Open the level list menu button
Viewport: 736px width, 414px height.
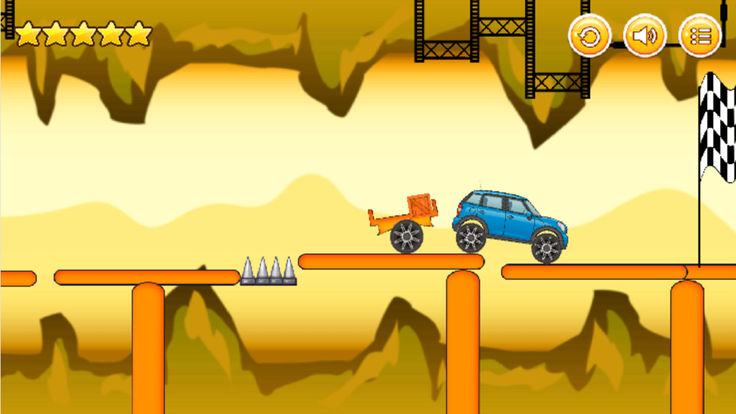700,37
